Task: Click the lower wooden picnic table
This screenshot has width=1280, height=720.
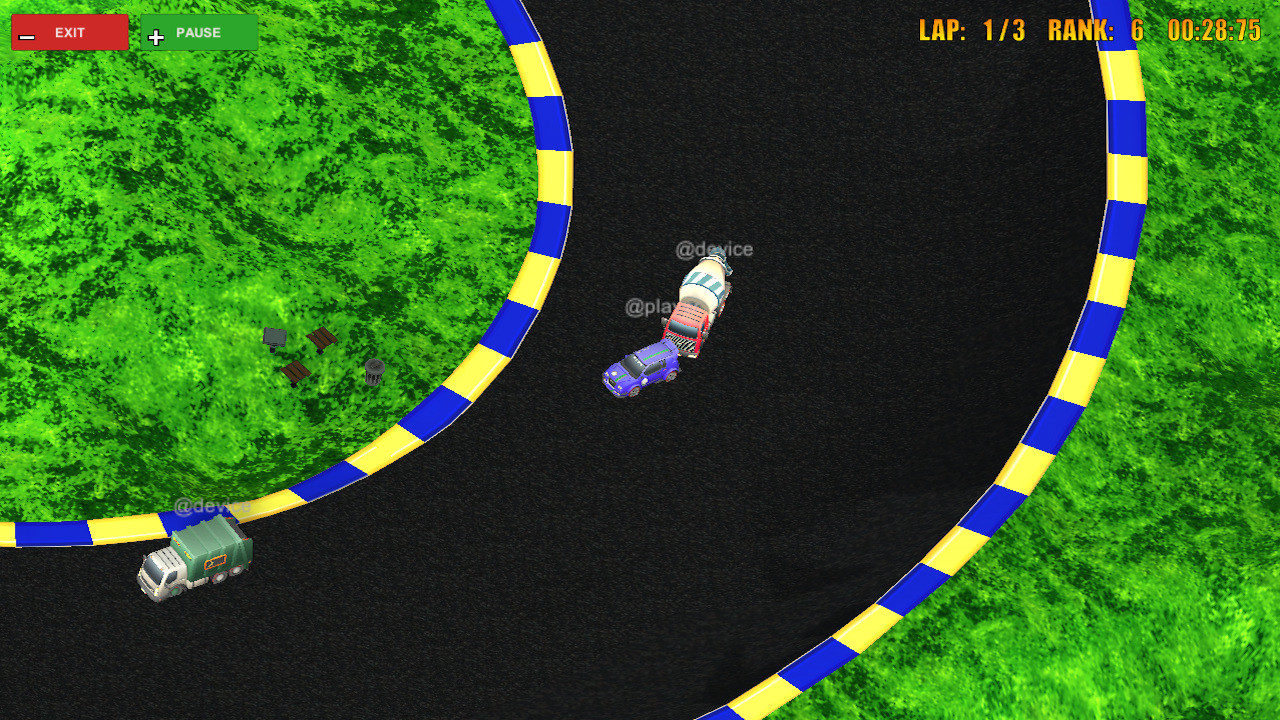Action: [x=295, y=373]
